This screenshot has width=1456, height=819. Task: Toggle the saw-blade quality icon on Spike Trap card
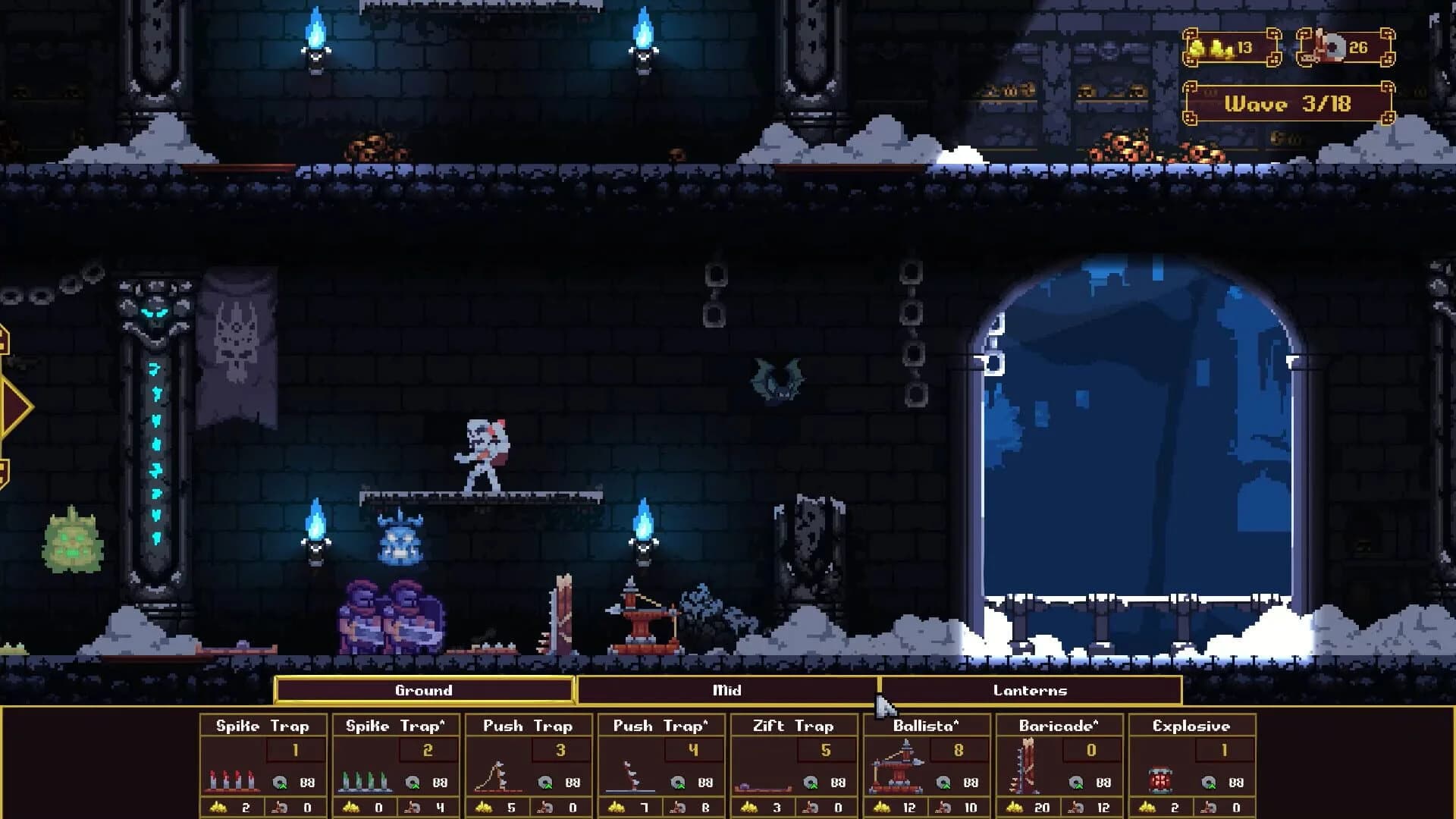(281, 782)
